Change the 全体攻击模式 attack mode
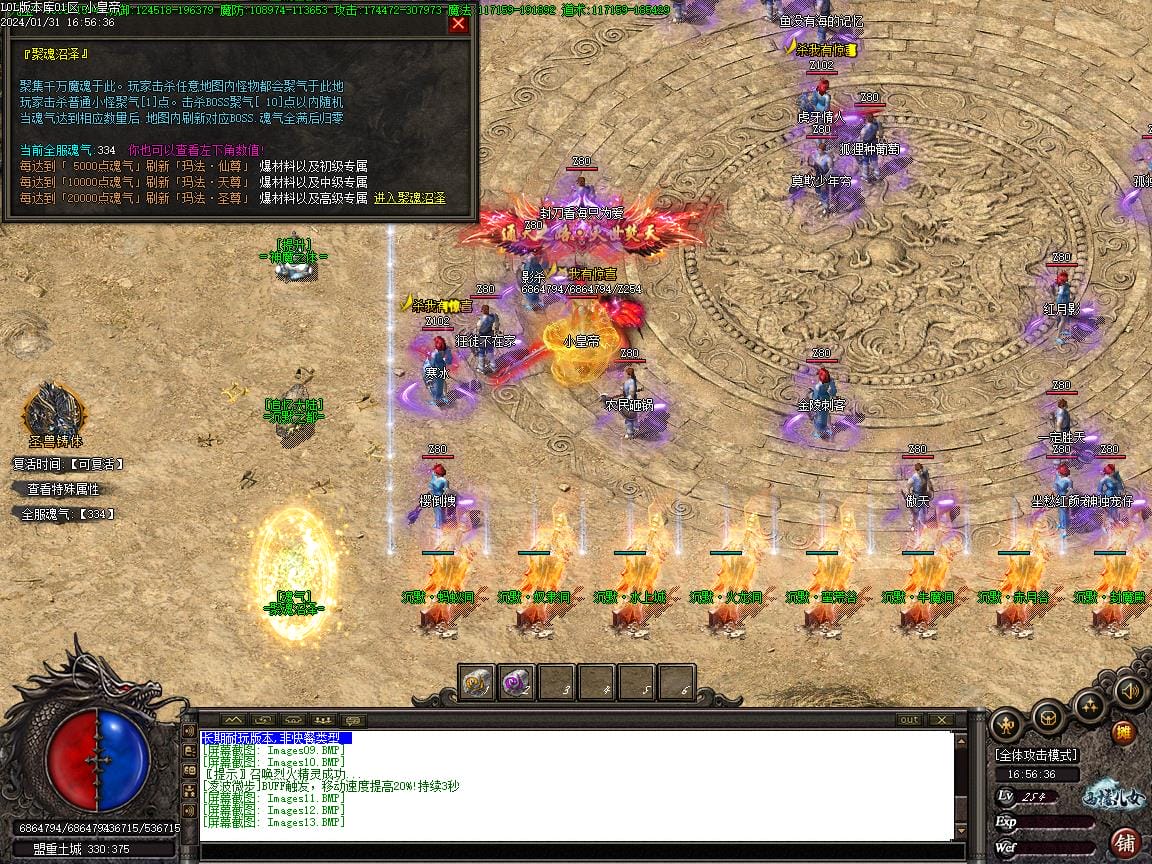 pyautogui.click(x=1035, y=755)
